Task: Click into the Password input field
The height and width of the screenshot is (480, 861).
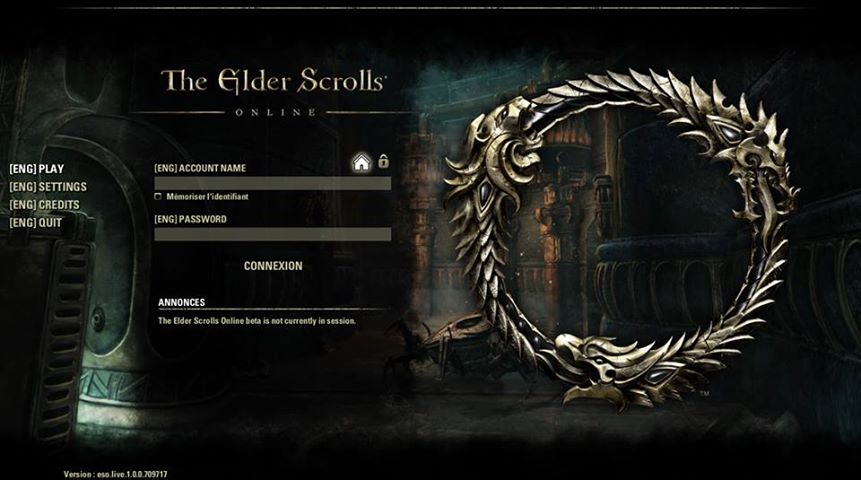Action: (272, 234)
